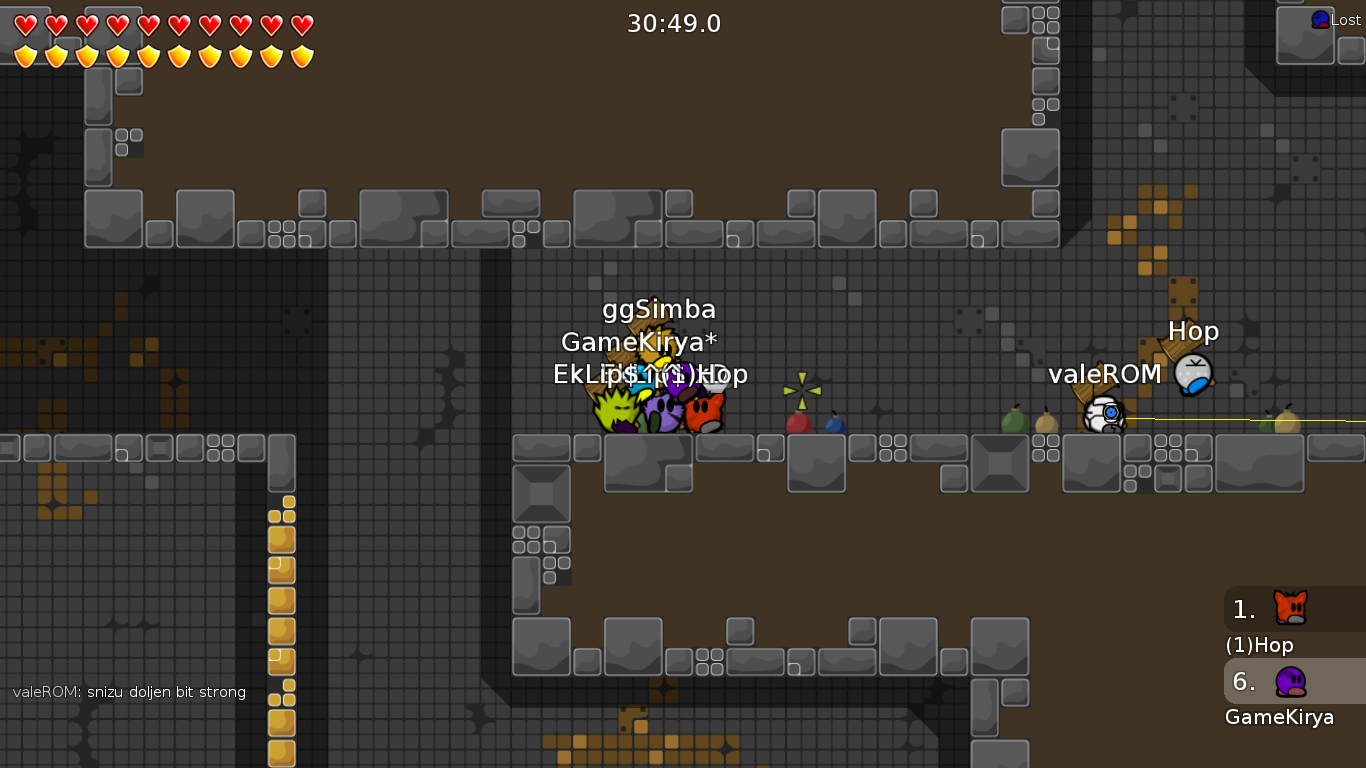Screen dimensions: 1366x768
Task: Click the match timer showing 30:49.0
Action: (x=674, y=23)
